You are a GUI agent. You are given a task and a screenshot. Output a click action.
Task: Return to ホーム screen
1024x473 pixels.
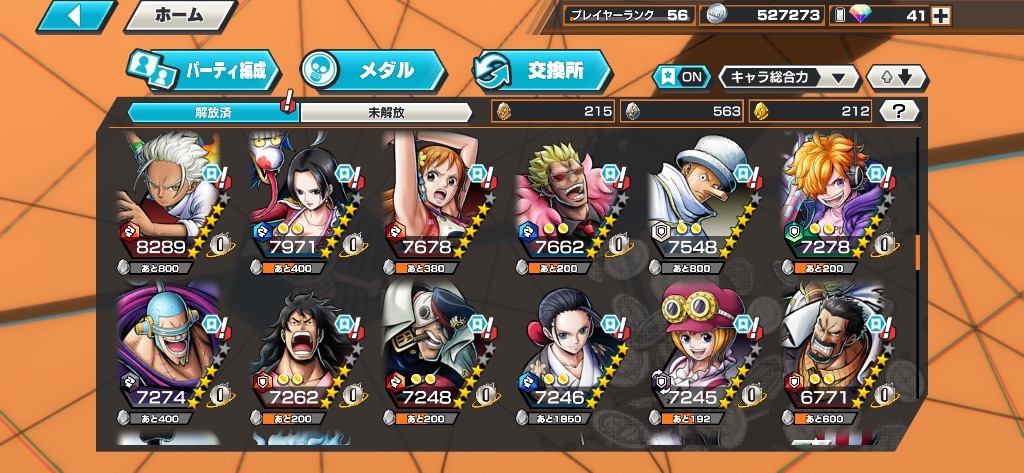click(181, 16)
